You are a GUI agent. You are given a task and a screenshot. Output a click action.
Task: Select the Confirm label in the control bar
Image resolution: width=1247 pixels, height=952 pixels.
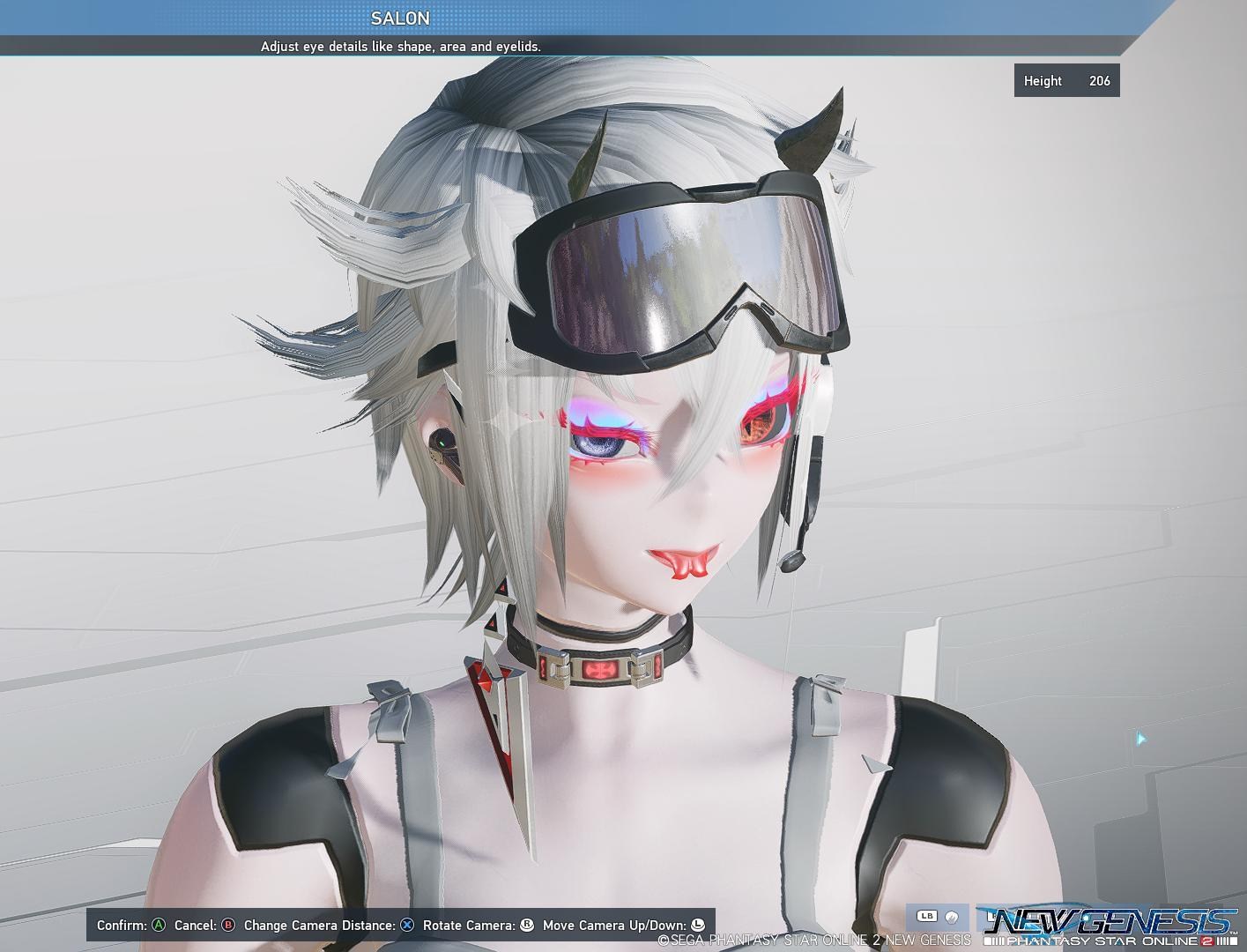[x=123, y=926]
